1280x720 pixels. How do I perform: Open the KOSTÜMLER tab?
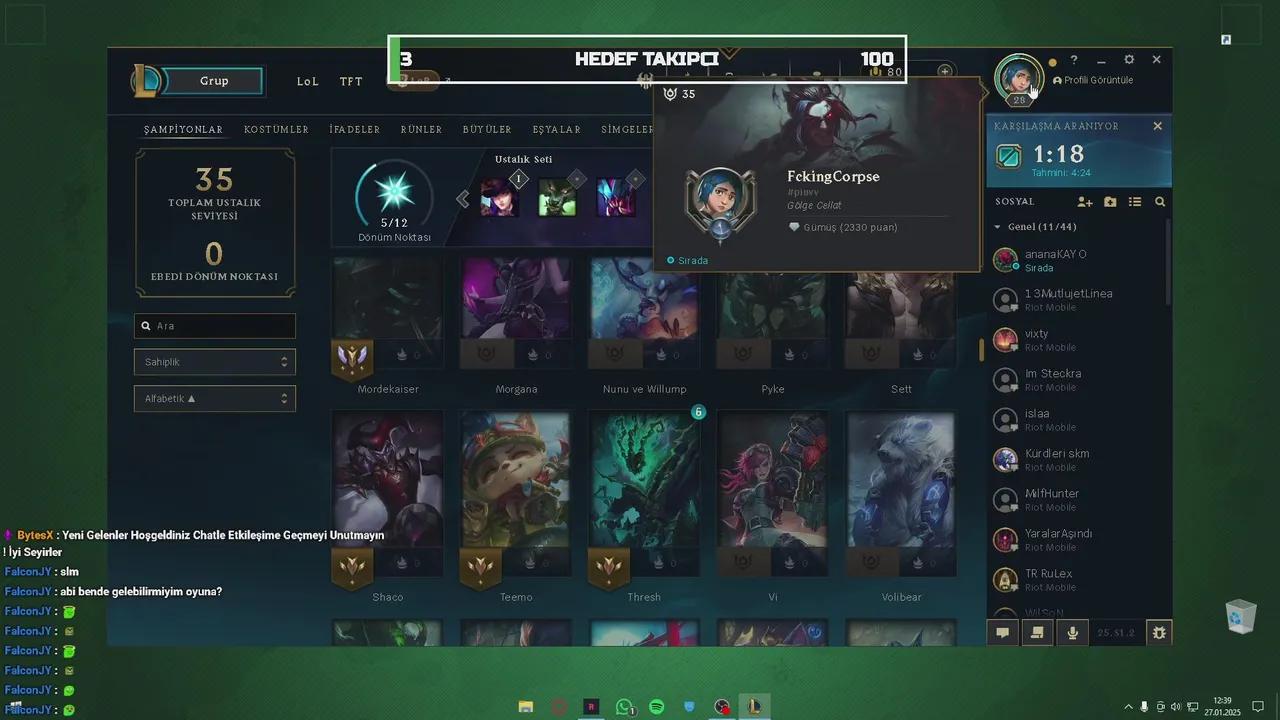click(x=276, y=129)
